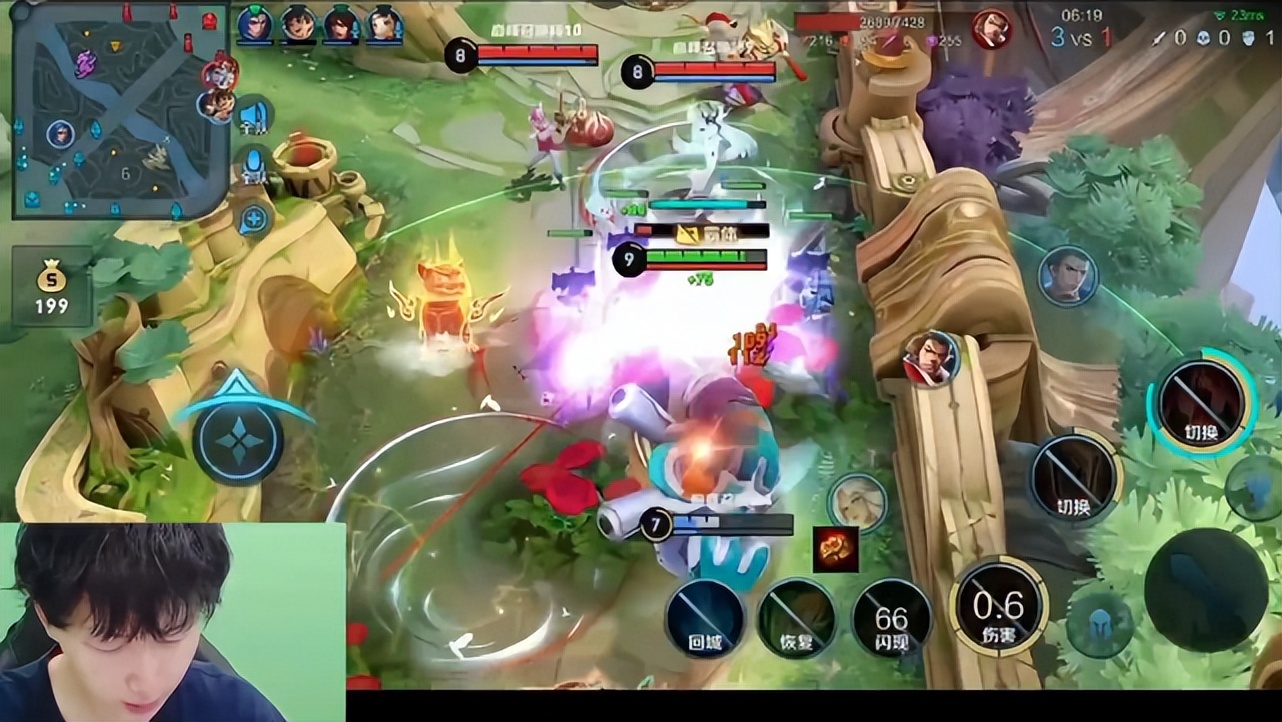Target the red-robed enemy hero portrait

coord(931,357)
